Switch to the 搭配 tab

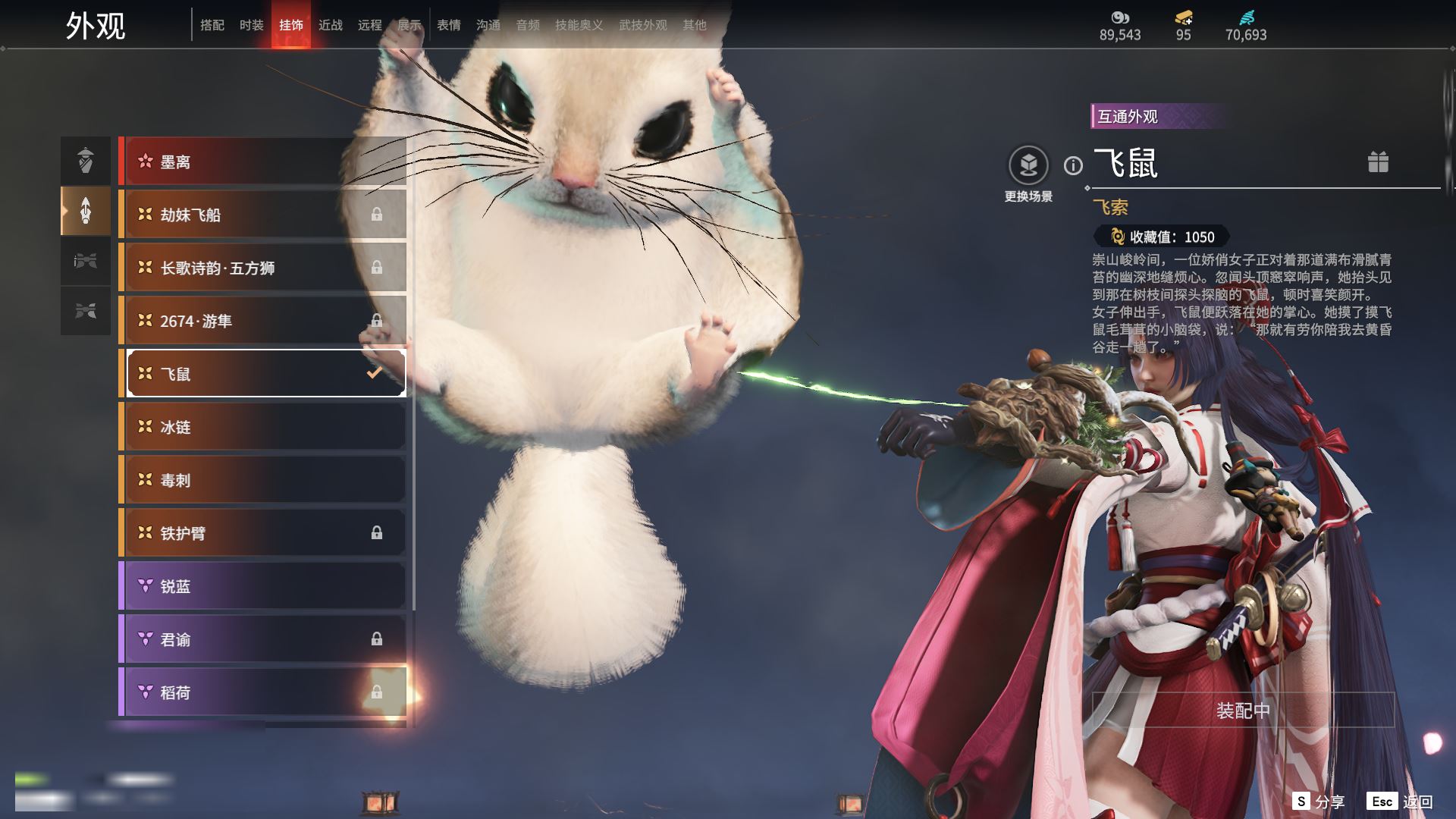[x=212, y=25]
